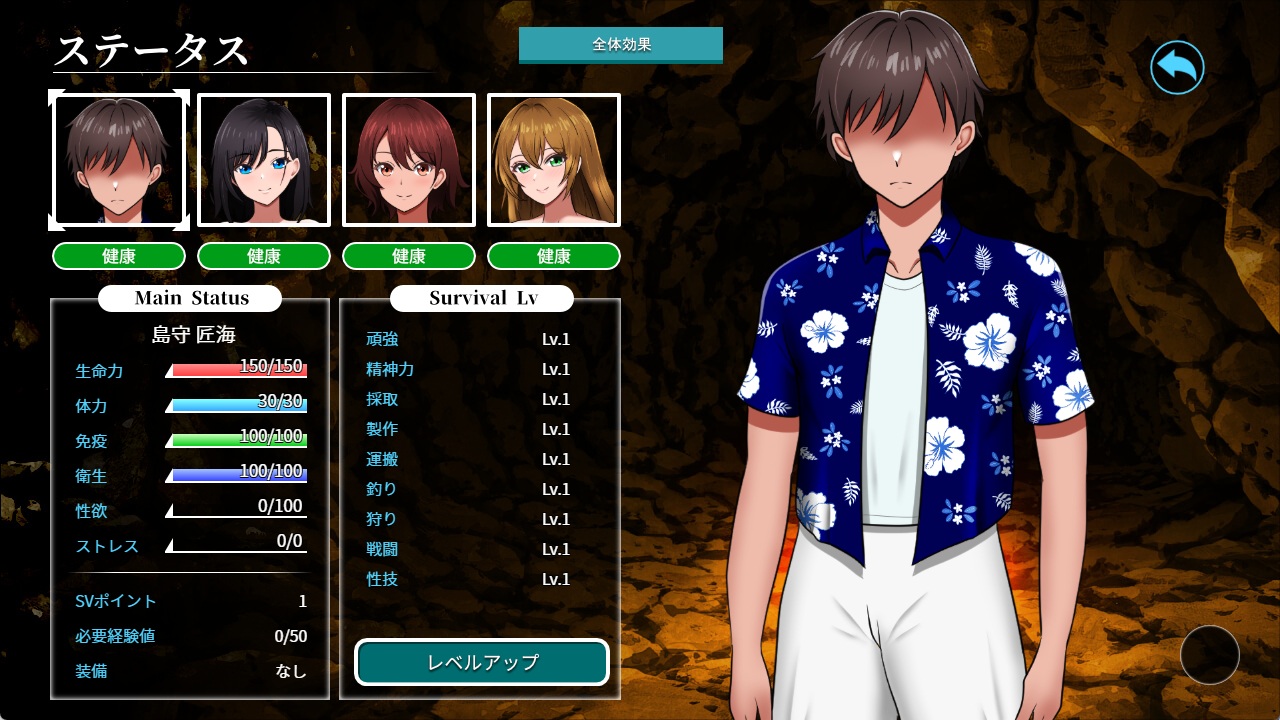Select the 性技 skill row
The width and height of the screenshot is (1280, 720).
[x=468, y=579]
